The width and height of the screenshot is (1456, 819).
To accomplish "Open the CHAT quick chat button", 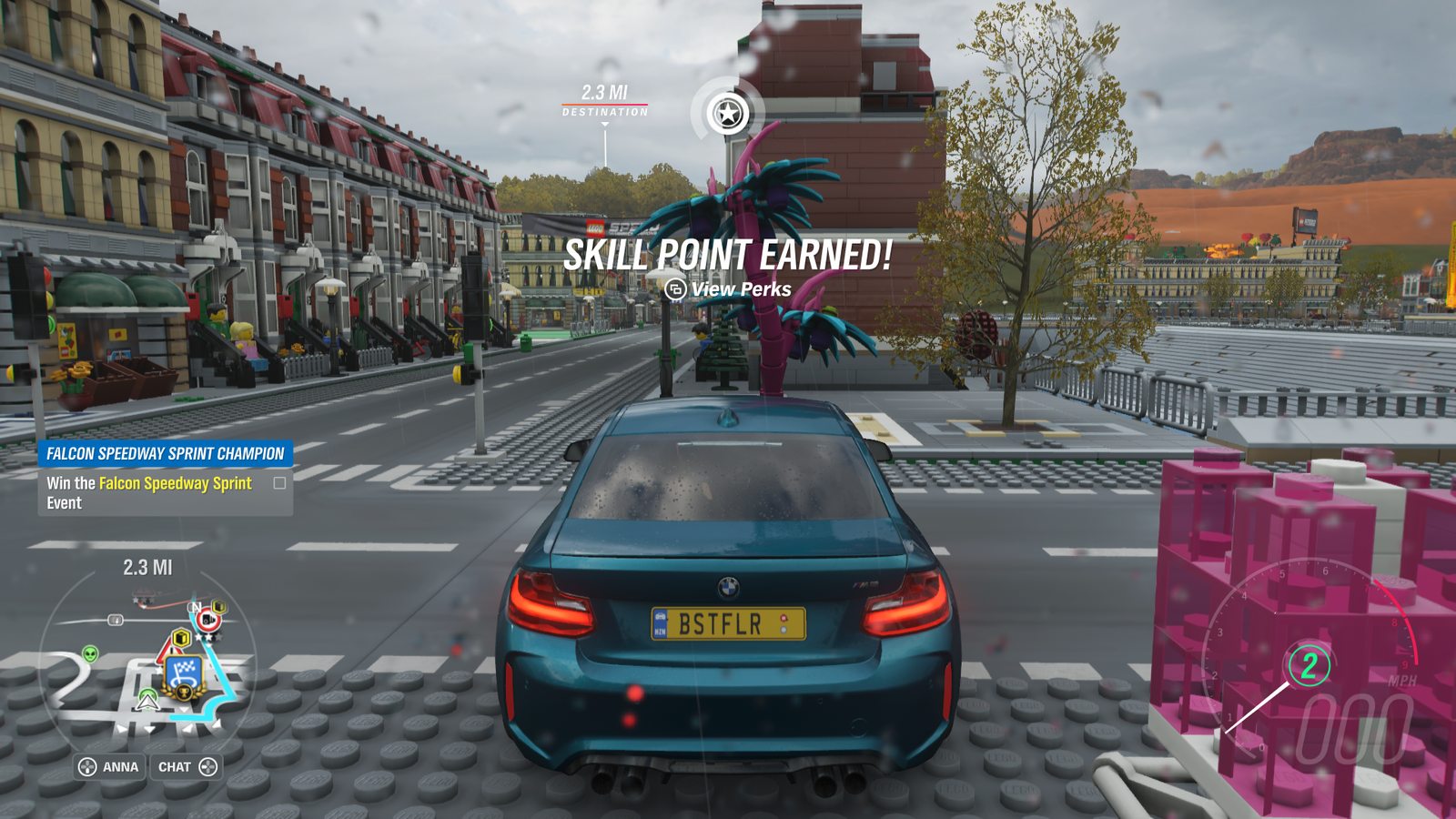I will click(187, 767).
